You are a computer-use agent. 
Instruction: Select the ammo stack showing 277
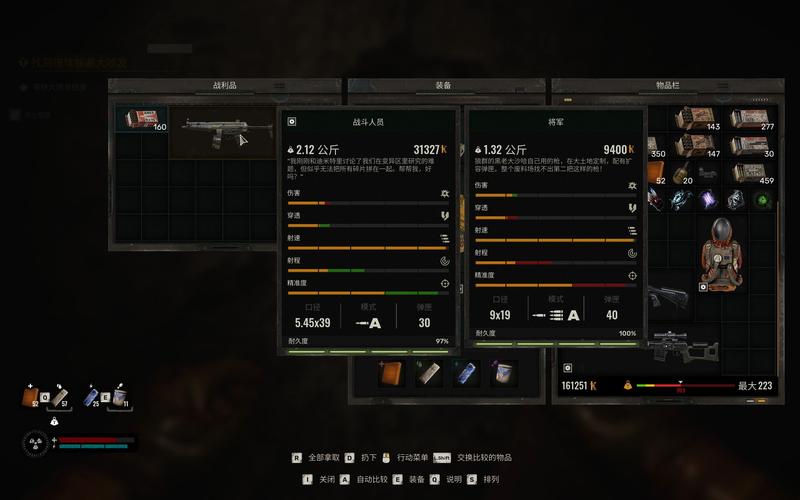(753, 119)
